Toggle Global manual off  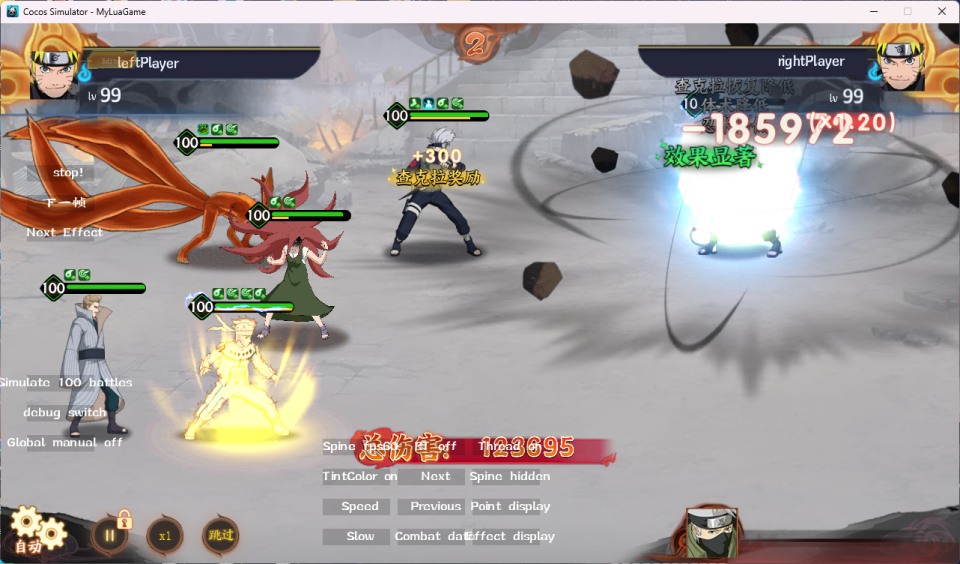pyautogui.click(x=66, y=443)
